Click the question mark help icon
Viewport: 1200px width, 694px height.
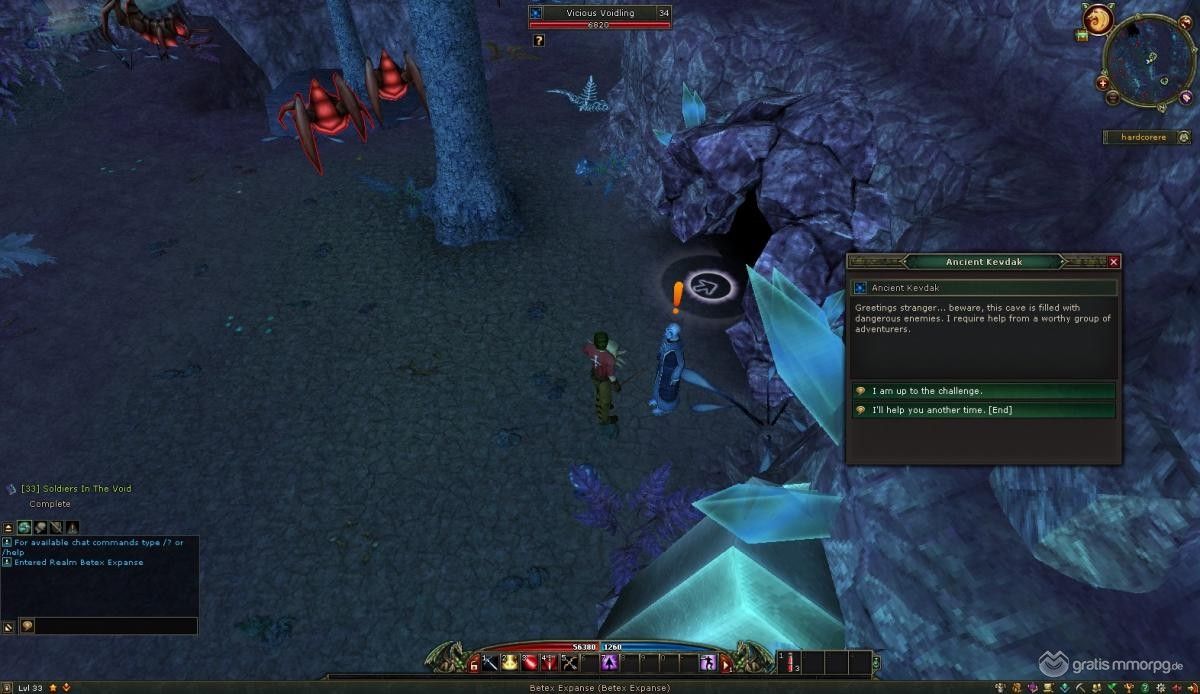click(539, 40)
